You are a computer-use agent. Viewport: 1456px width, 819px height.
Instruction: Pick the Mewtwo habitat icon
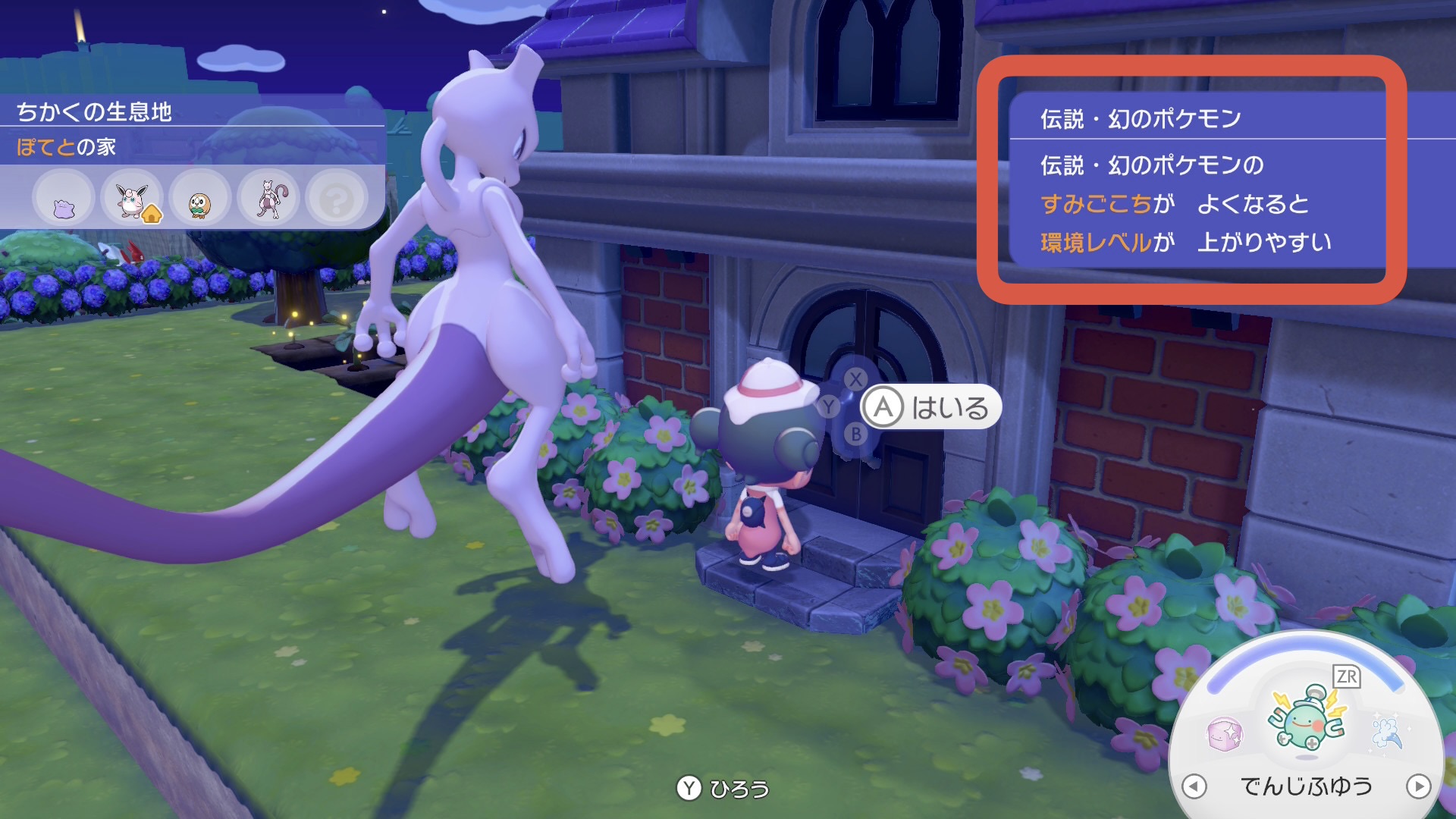coord(268,200)
